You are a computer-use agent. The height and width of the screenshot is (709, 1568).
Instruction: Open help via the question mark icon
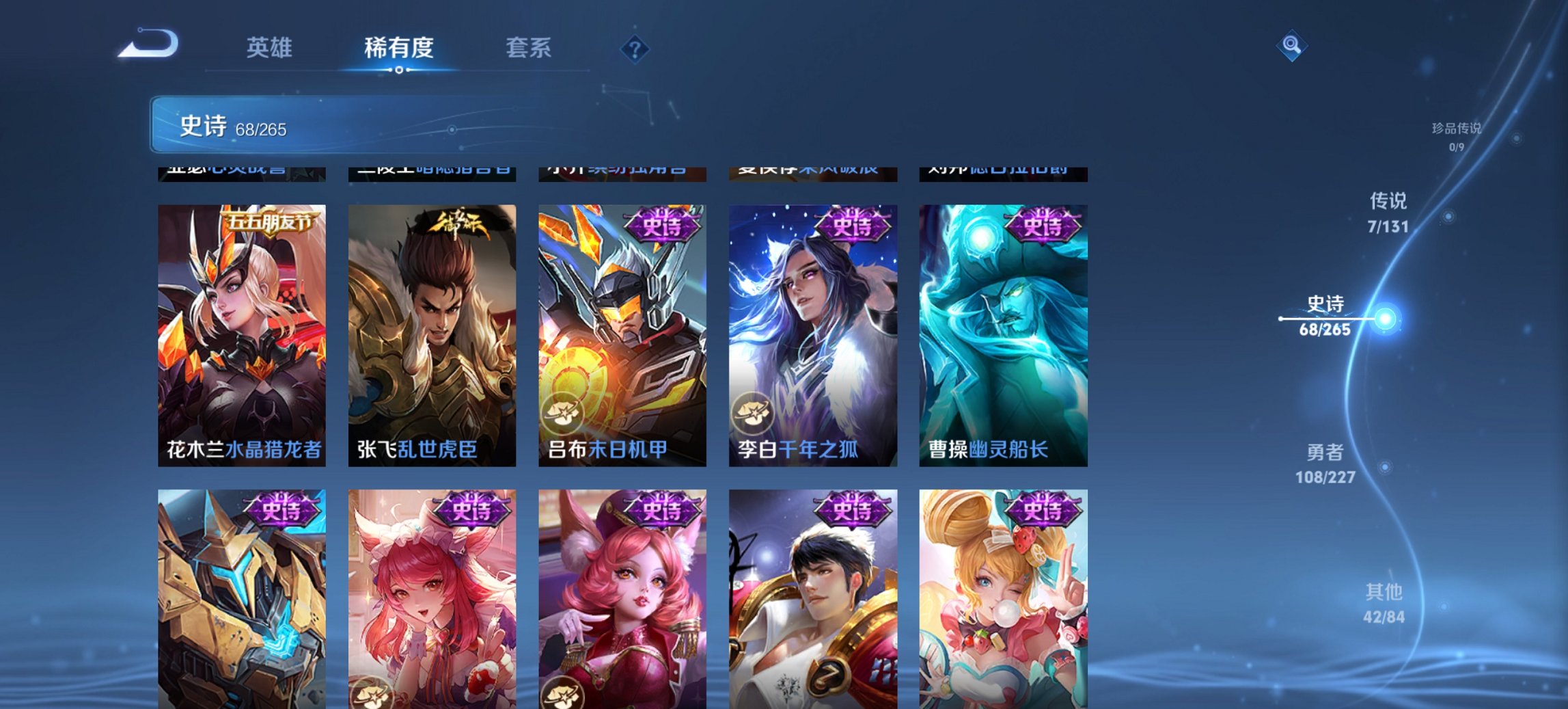tap(635, 48)
